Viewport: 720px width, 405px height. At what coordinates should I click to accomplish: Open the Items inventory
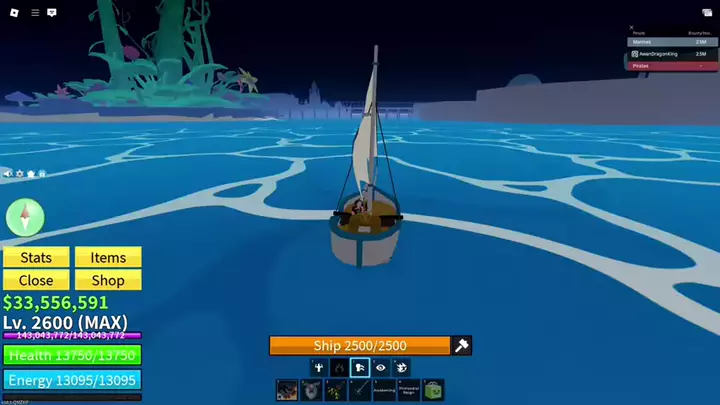tap(108, 257)
